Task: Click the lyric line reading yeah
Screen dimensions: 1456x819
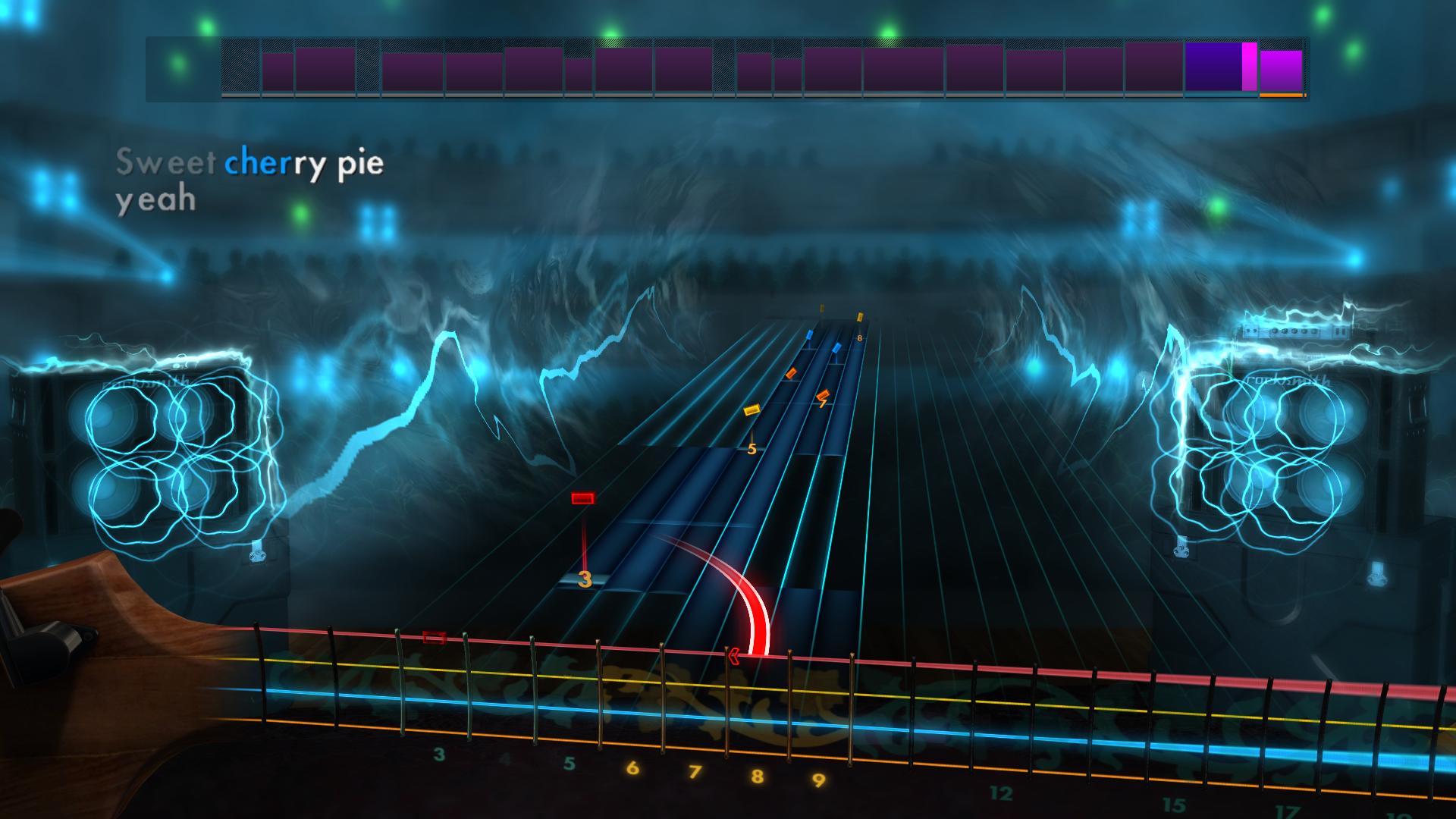Action: point(155,199)
